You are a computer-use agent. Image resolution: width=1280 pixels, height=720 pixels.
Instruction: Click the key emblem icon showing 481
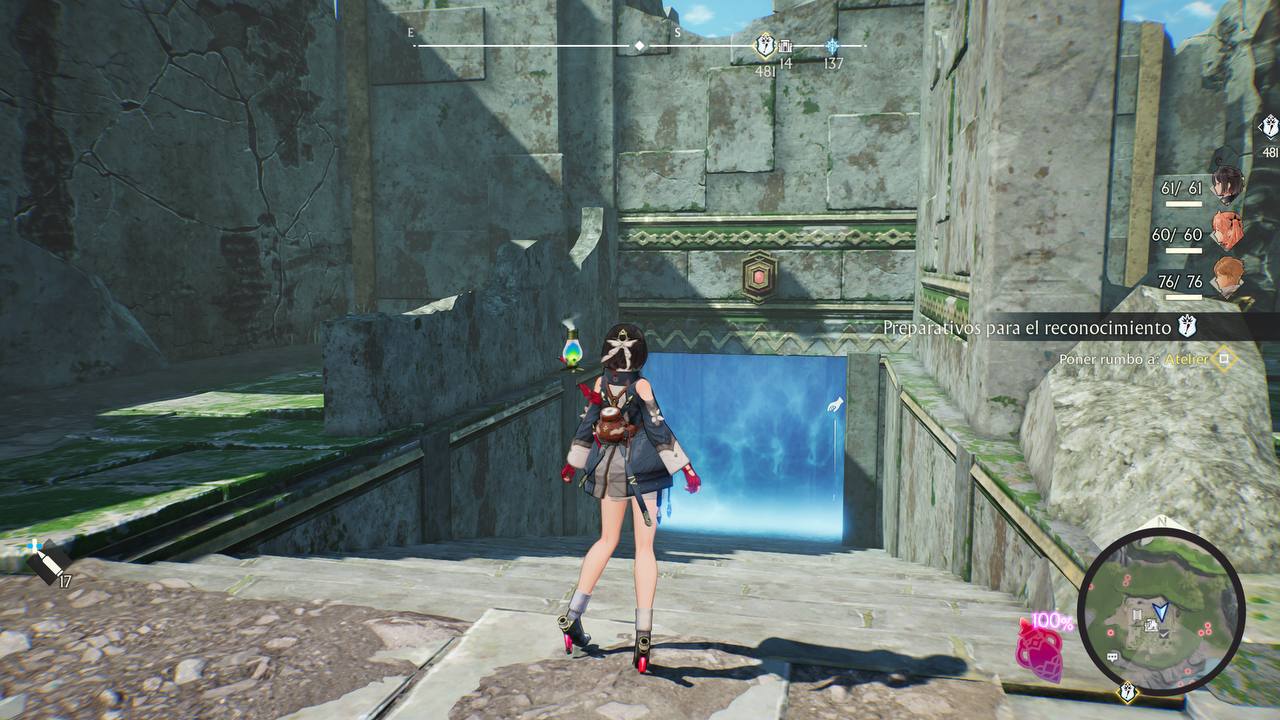764,45
